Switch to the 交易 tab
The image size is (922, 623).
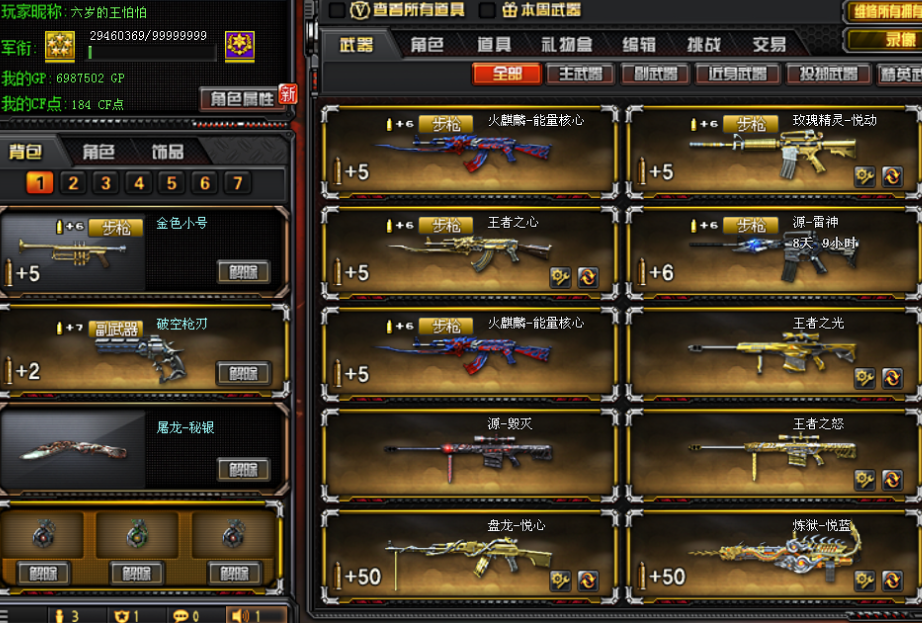769,44
